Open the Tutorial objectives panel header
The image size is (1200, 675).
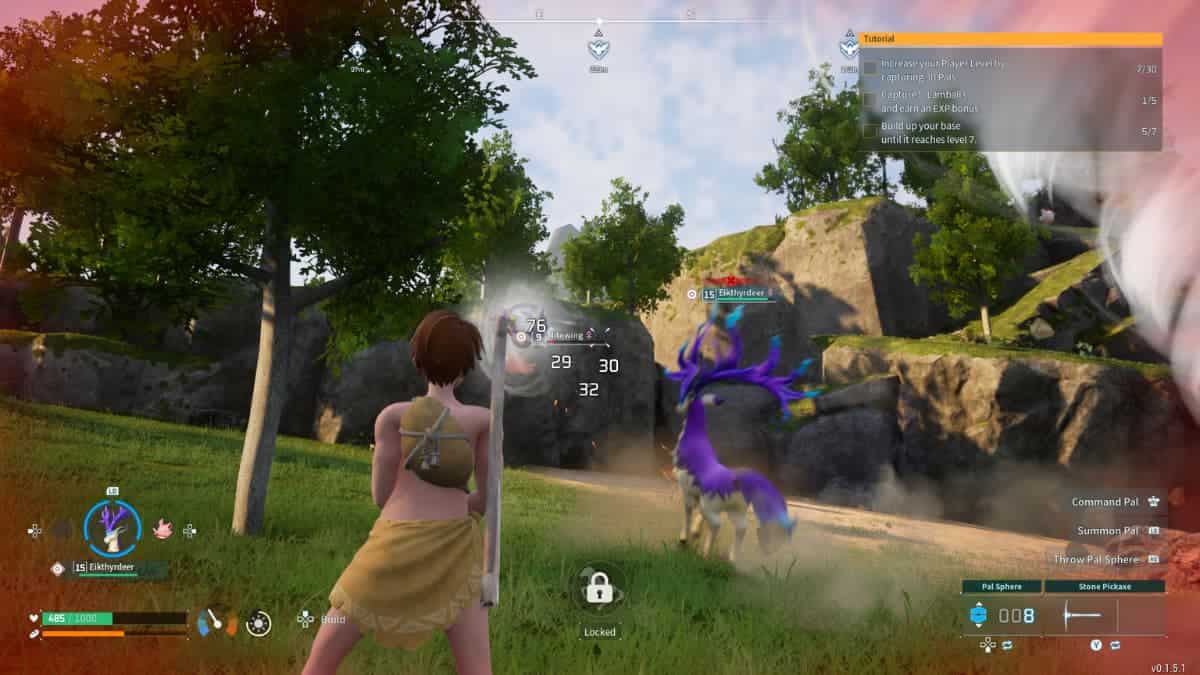pos(1012,39)
